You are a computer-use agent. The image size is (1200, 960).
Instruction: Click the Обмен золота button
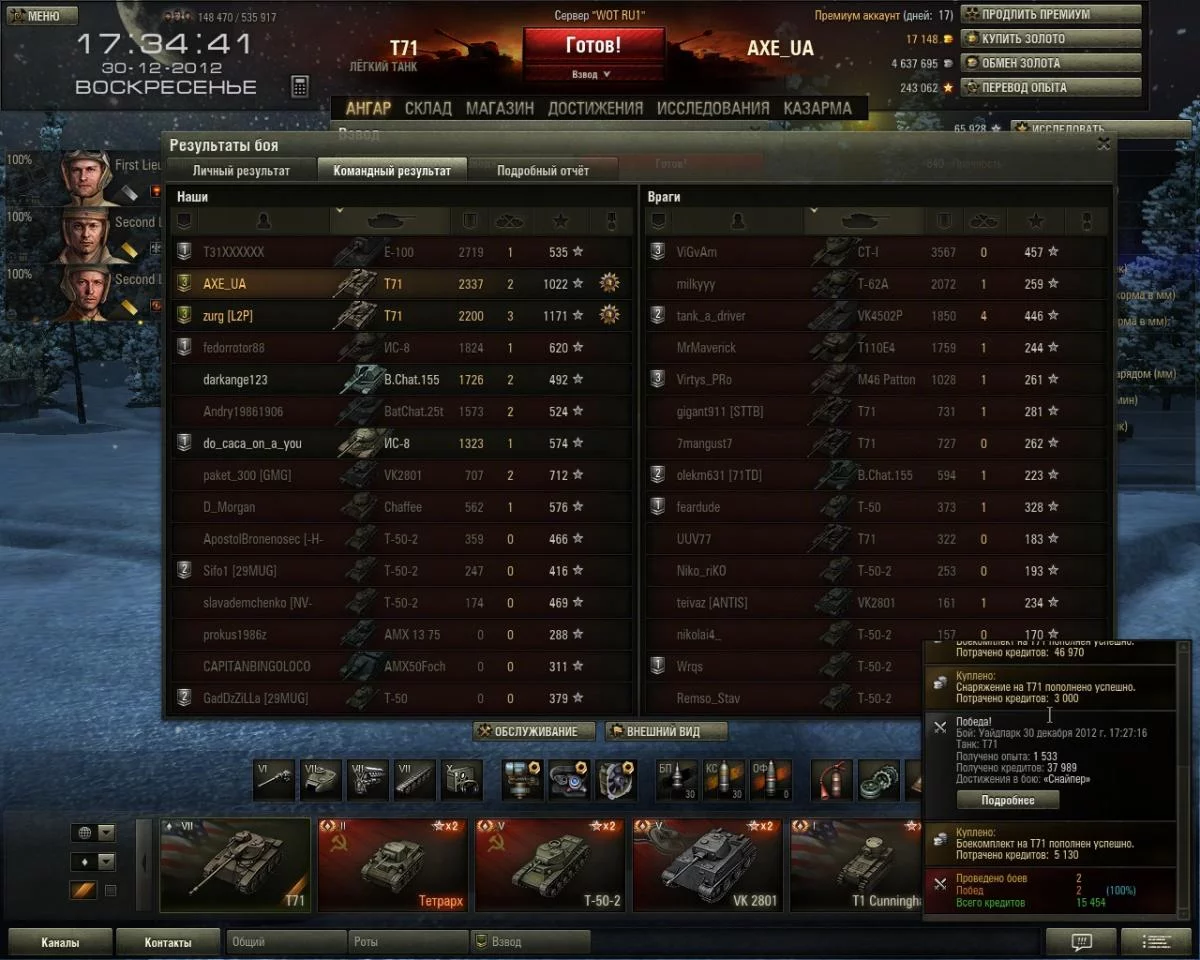coord(1050,63)
